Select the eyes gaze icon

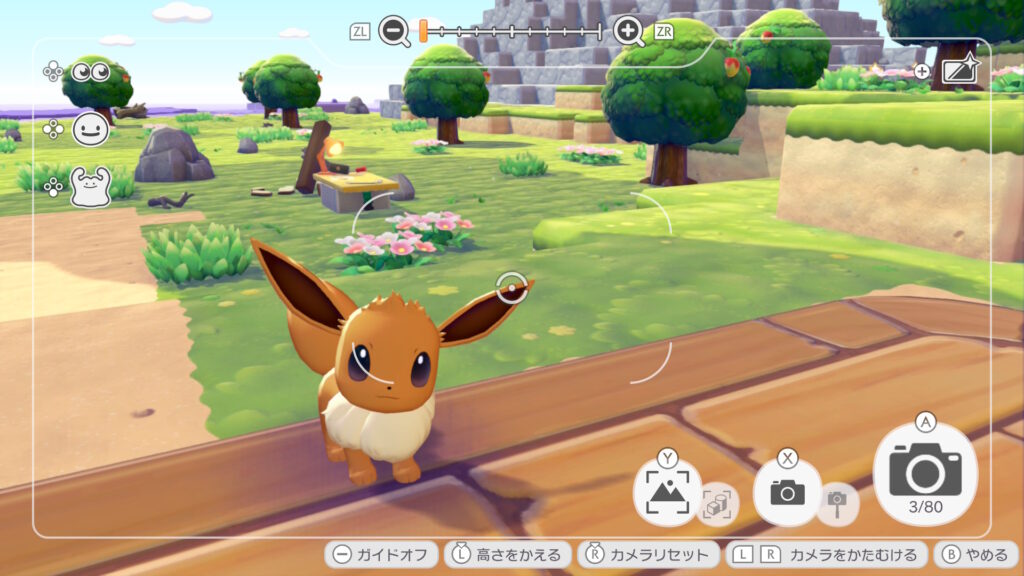coord(90,72)
